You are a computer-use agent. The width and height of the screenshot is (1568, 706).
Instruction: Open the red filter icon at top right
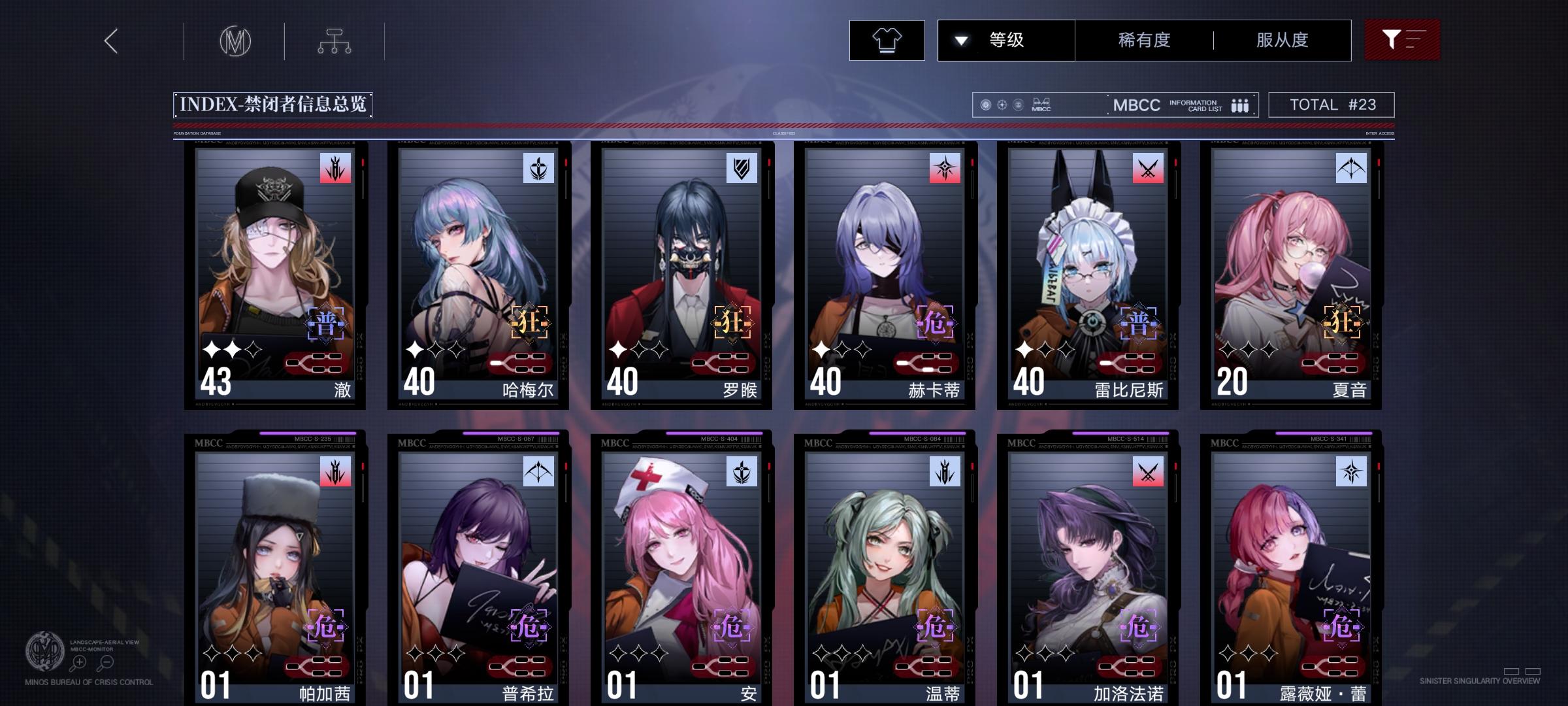(1402, 40)
